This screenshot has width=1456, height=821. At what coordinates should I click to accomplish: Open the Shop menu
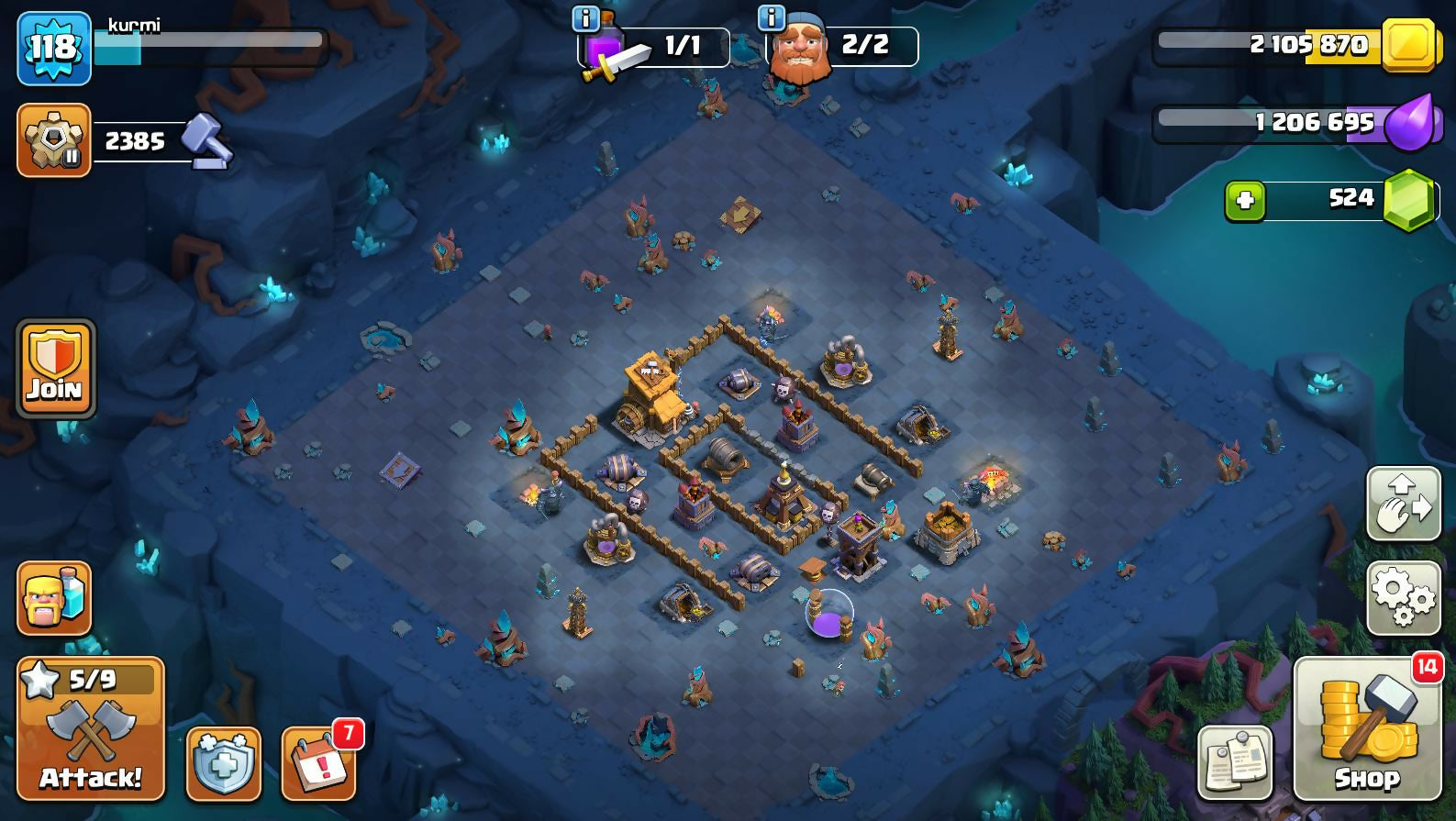coord(1366,728)
